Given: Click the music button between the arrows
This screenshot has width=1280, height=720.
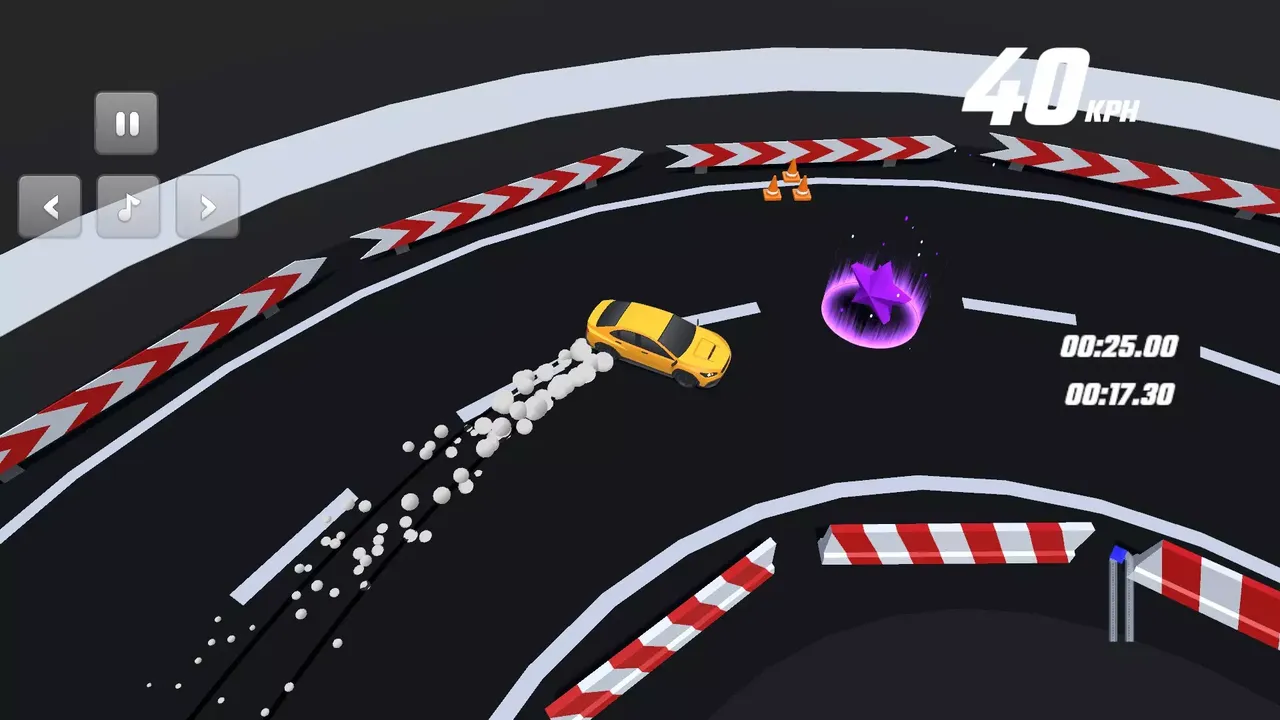Looking at the screenshot, I should 129,206.
